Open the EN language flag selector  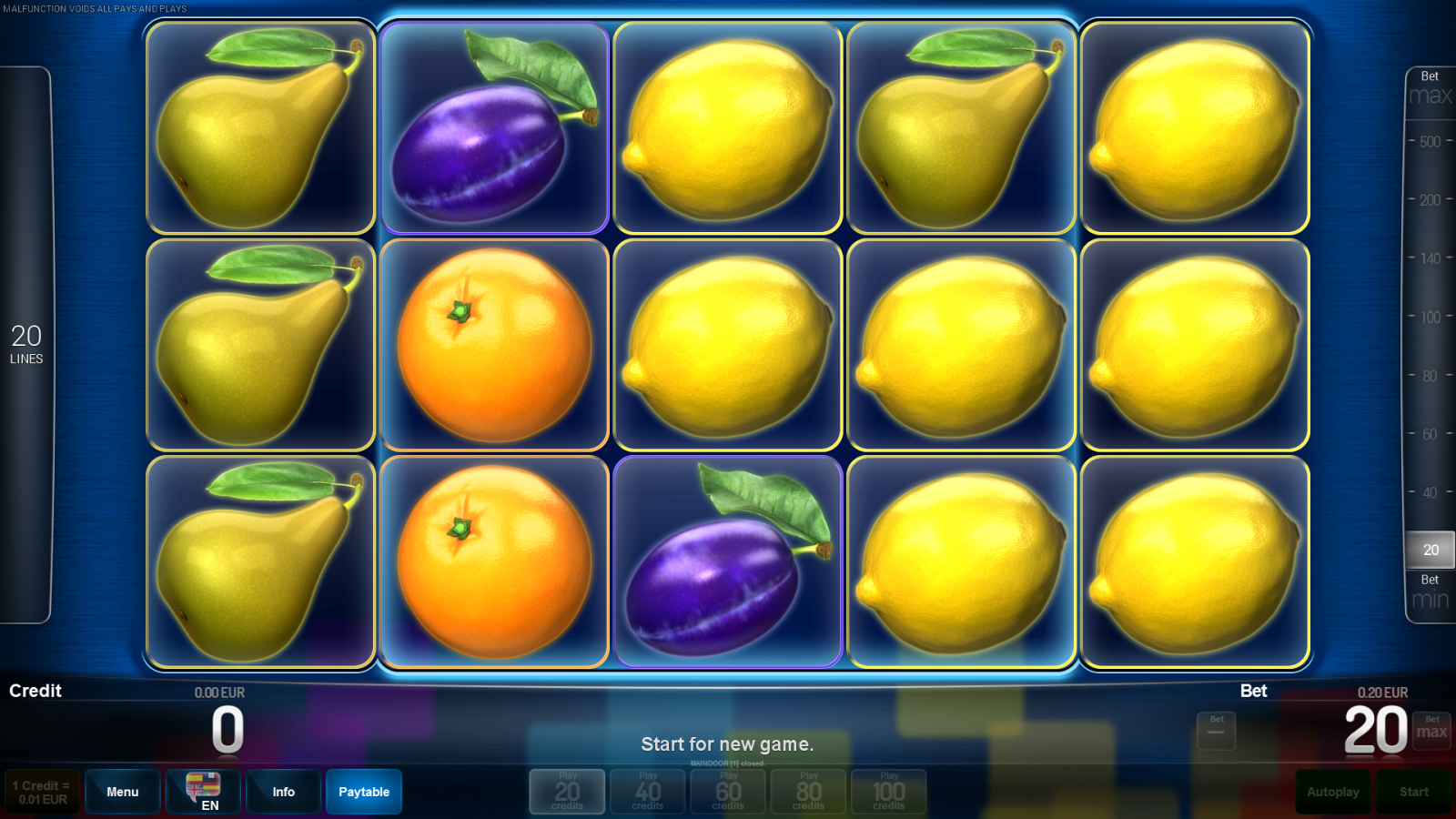(202, 791)
